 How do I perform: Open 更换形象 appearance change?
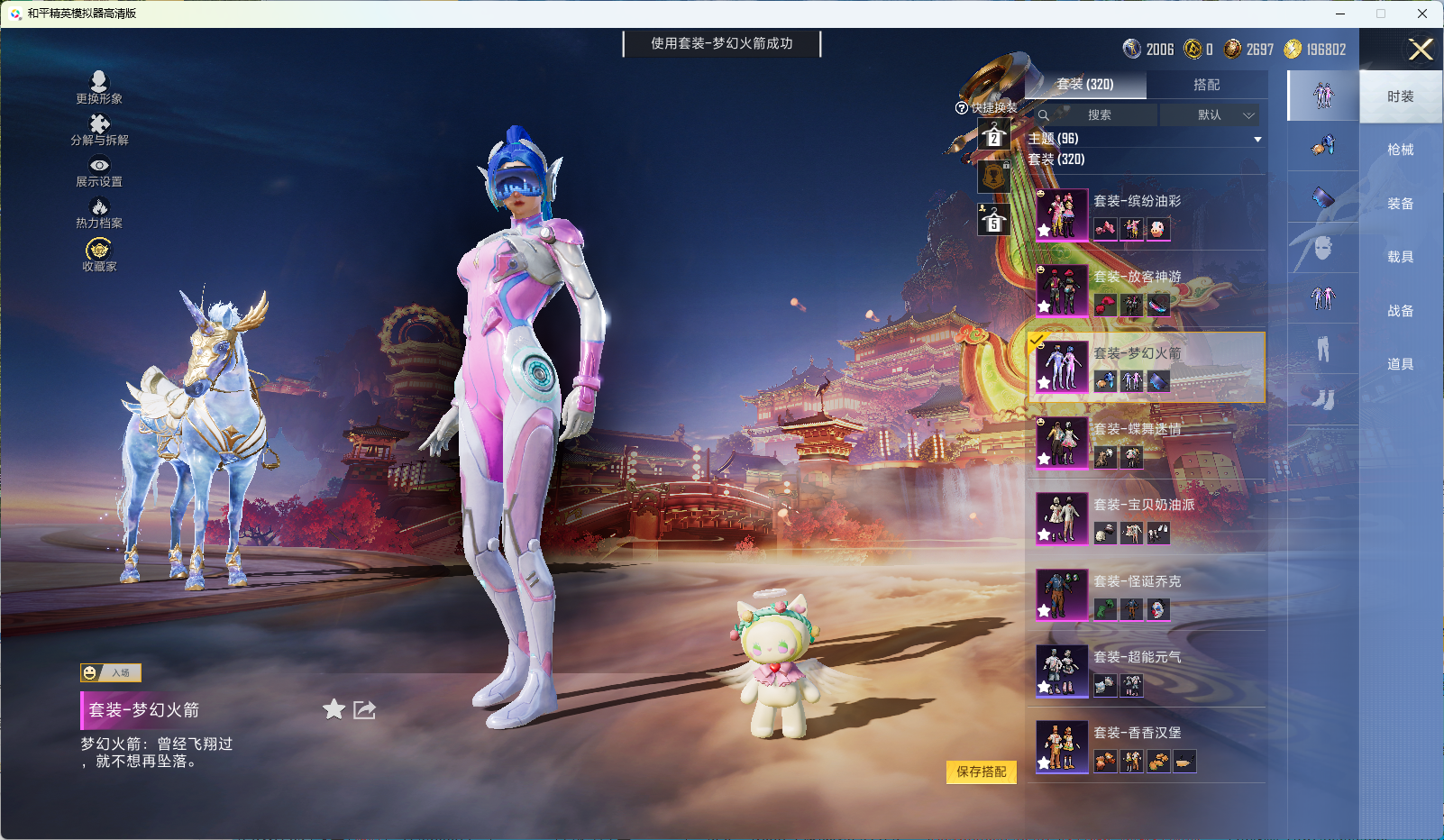(99, 87)
